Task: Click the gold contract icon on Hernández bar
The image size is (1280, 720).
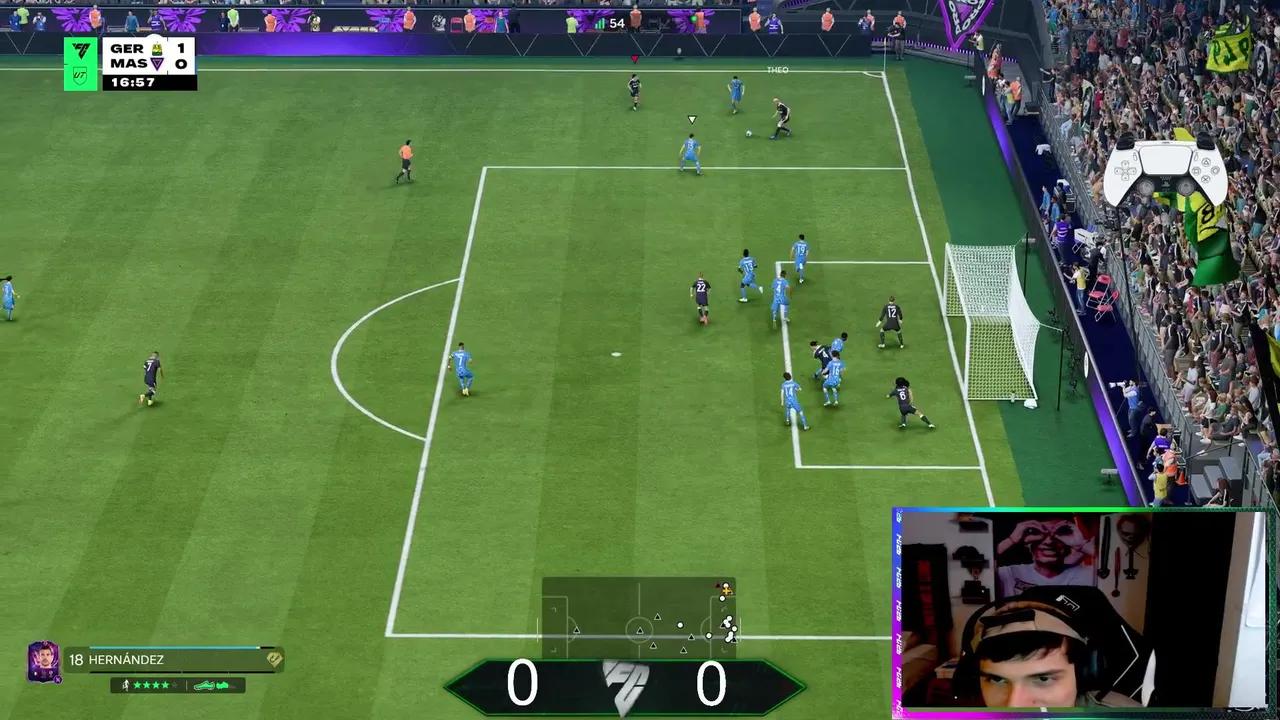Action: 275,660
